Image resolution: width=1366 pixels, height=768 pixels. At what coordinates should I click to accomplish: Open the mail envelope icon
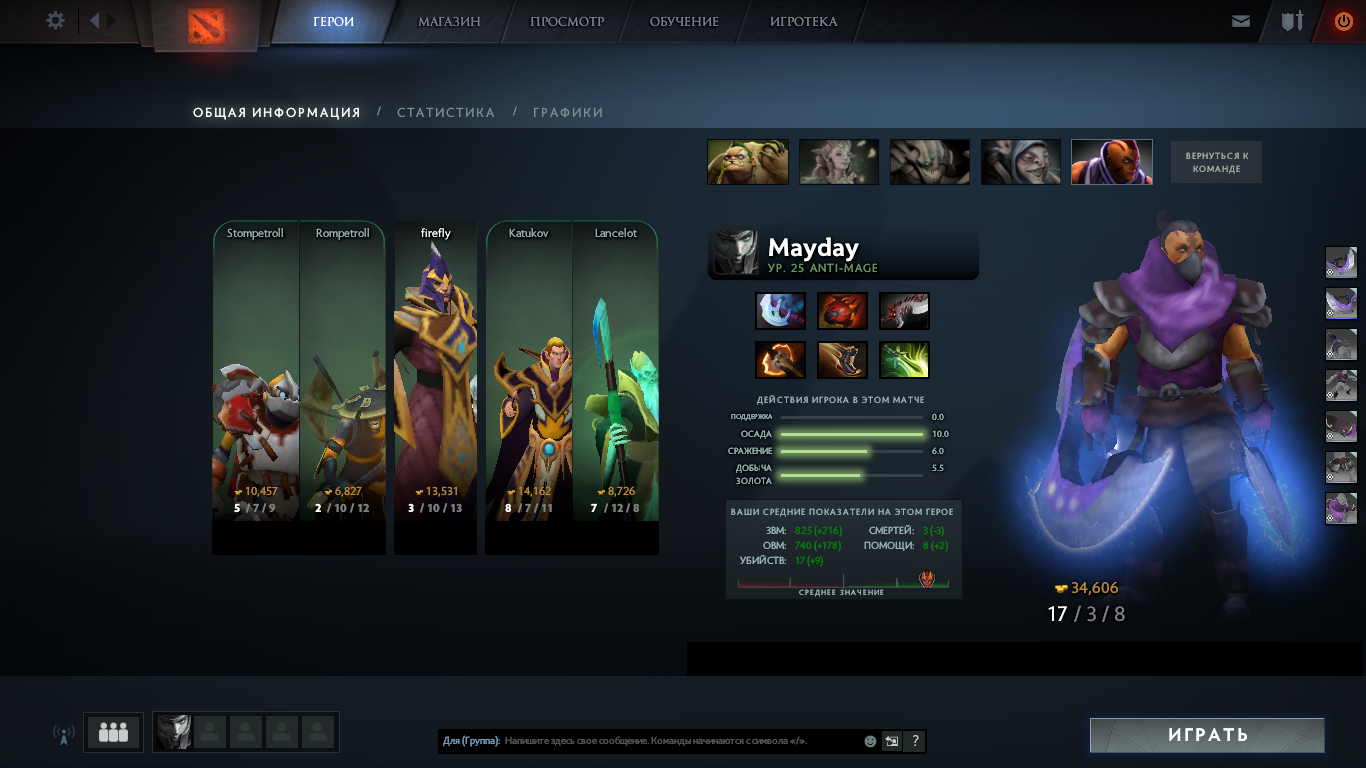click(x=1241, y=21)
